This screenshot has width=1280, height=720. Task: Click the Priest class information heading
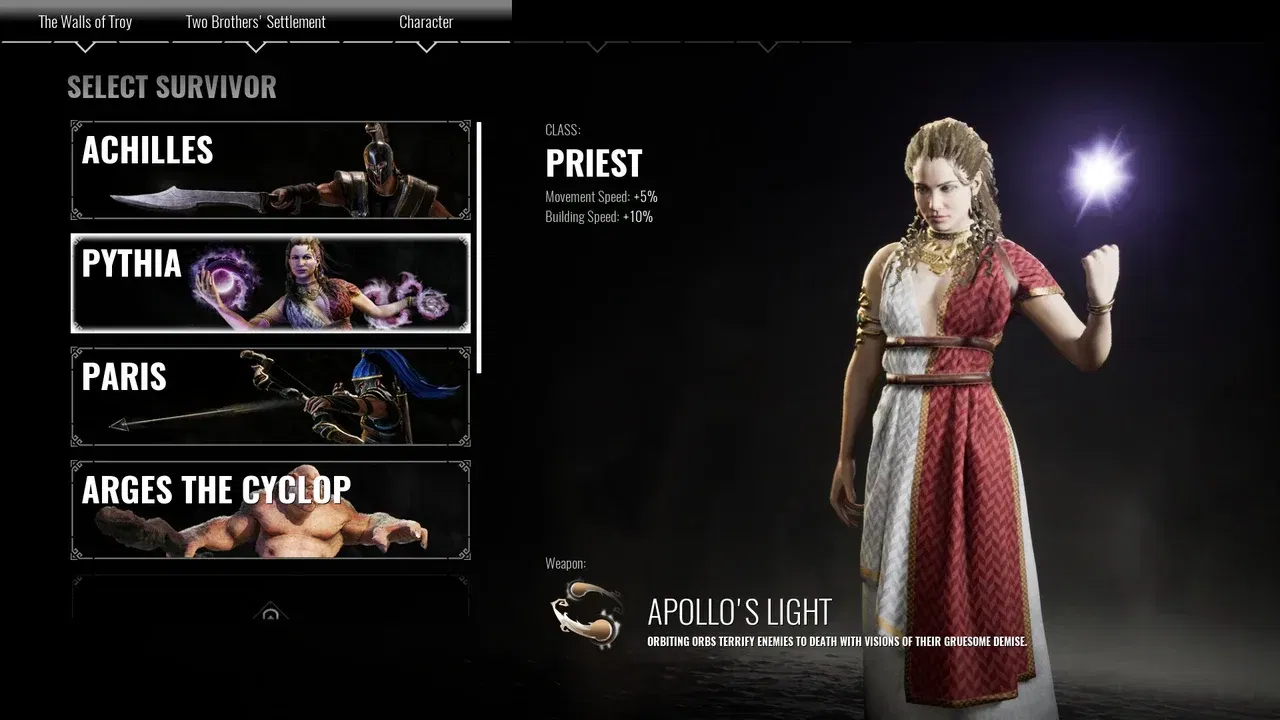[x=594, y=162]
